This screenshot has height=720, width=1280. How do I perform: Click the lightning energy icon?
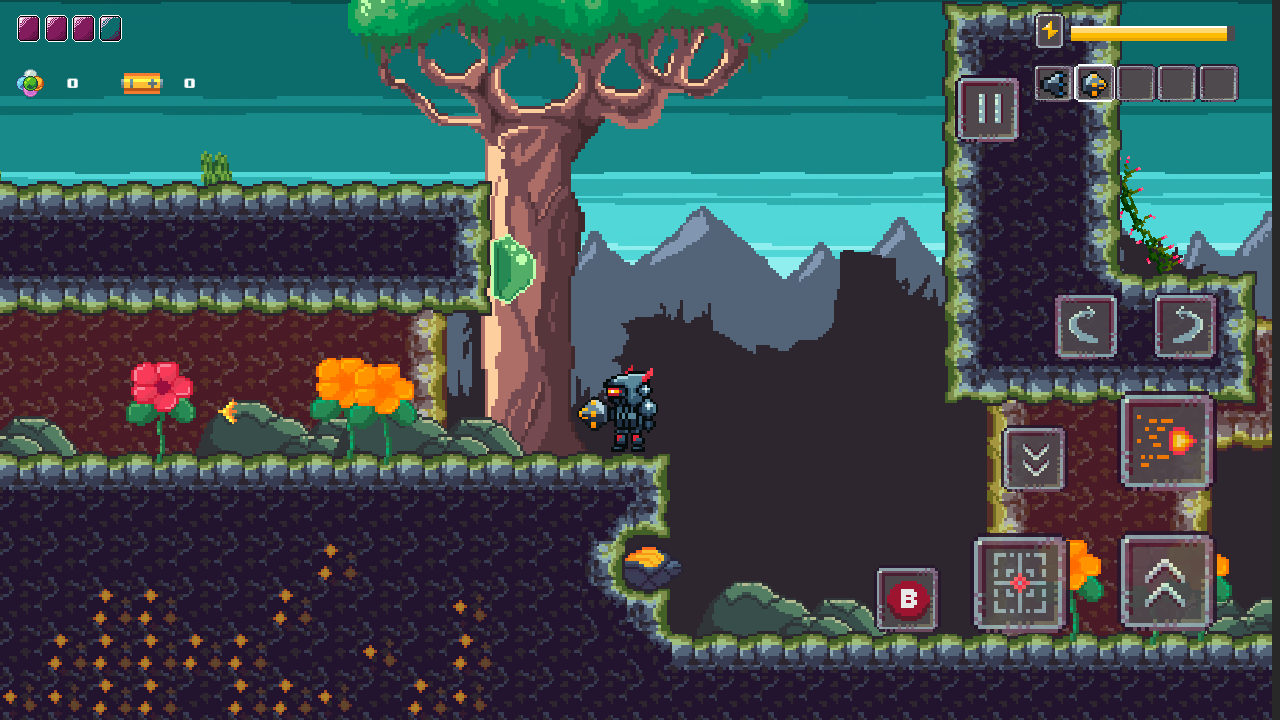(x=1049, y=31)
